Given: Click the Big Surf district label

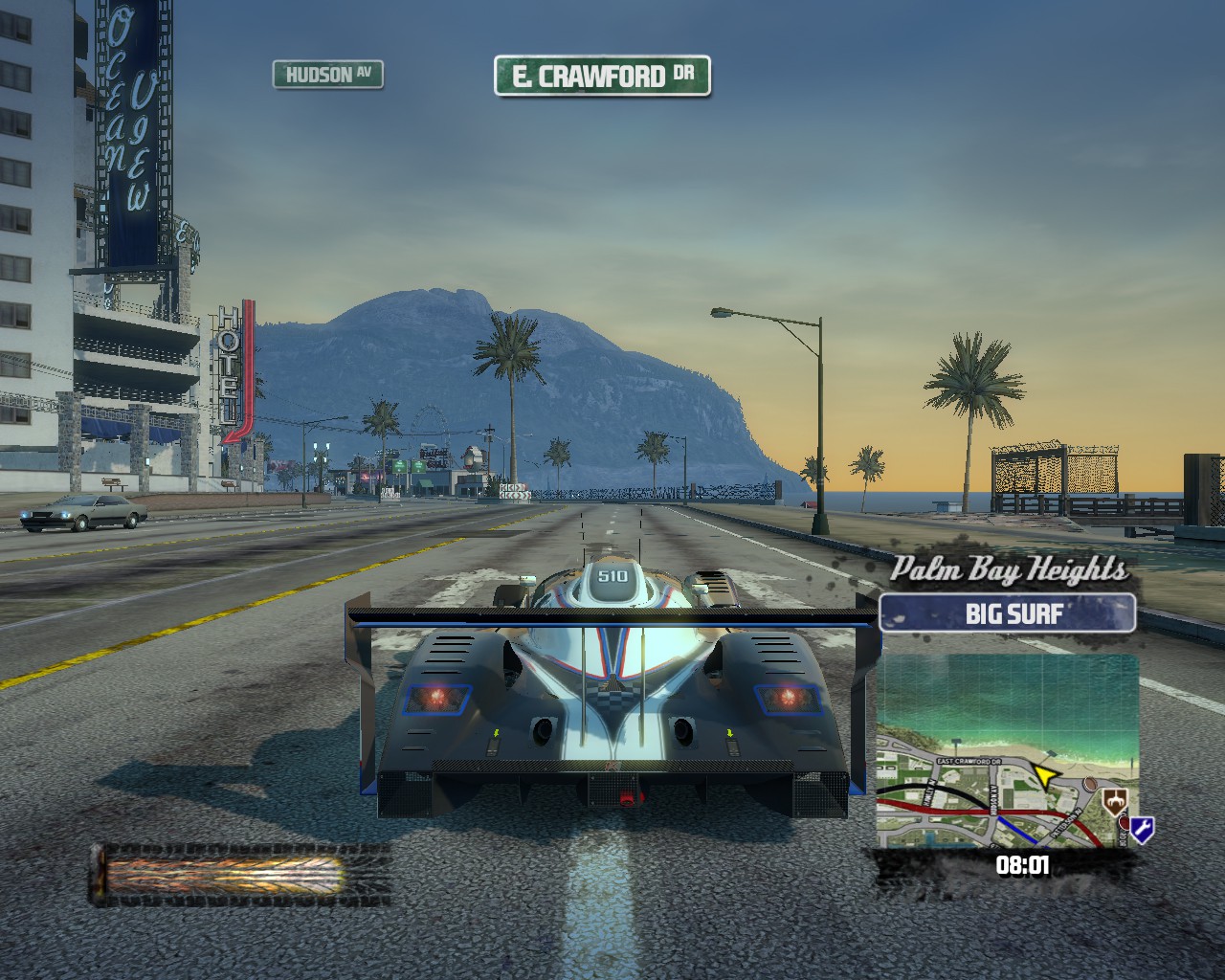Looking at the screenshot, I should [x=1007, y=613].
